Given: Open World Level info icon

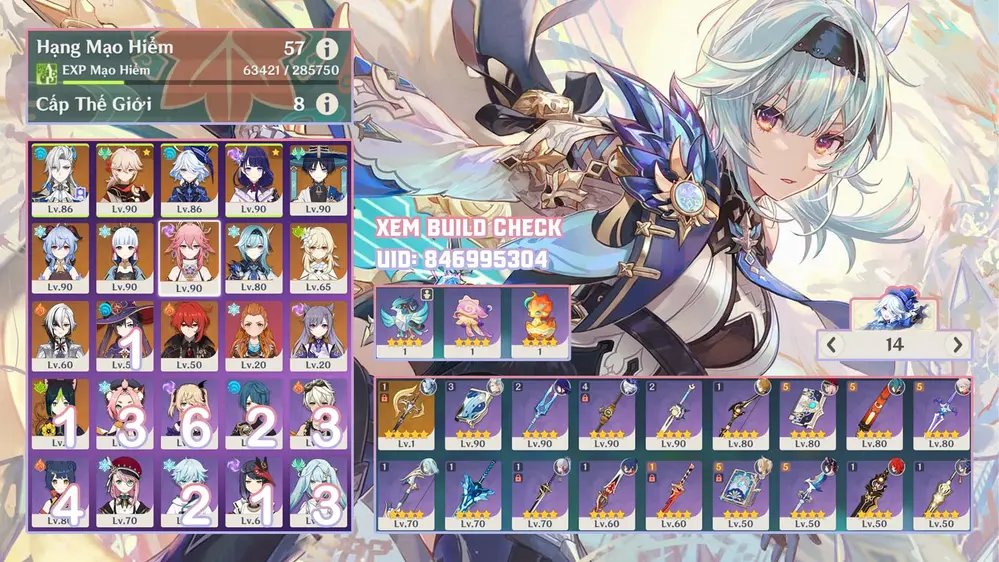Looking at the screenshot, I should 326,103.
